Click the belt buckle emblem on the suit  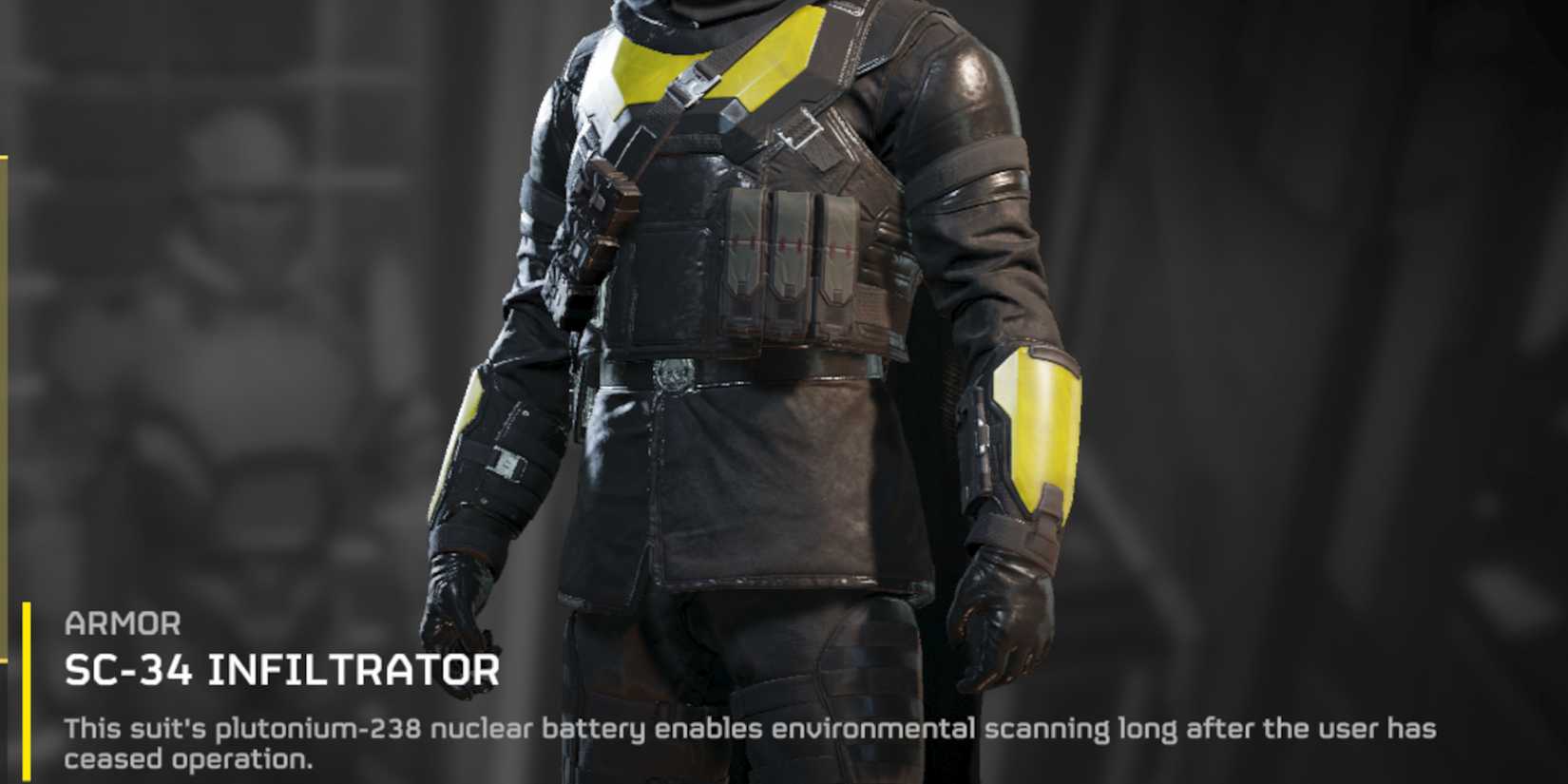tap(677, 375)
